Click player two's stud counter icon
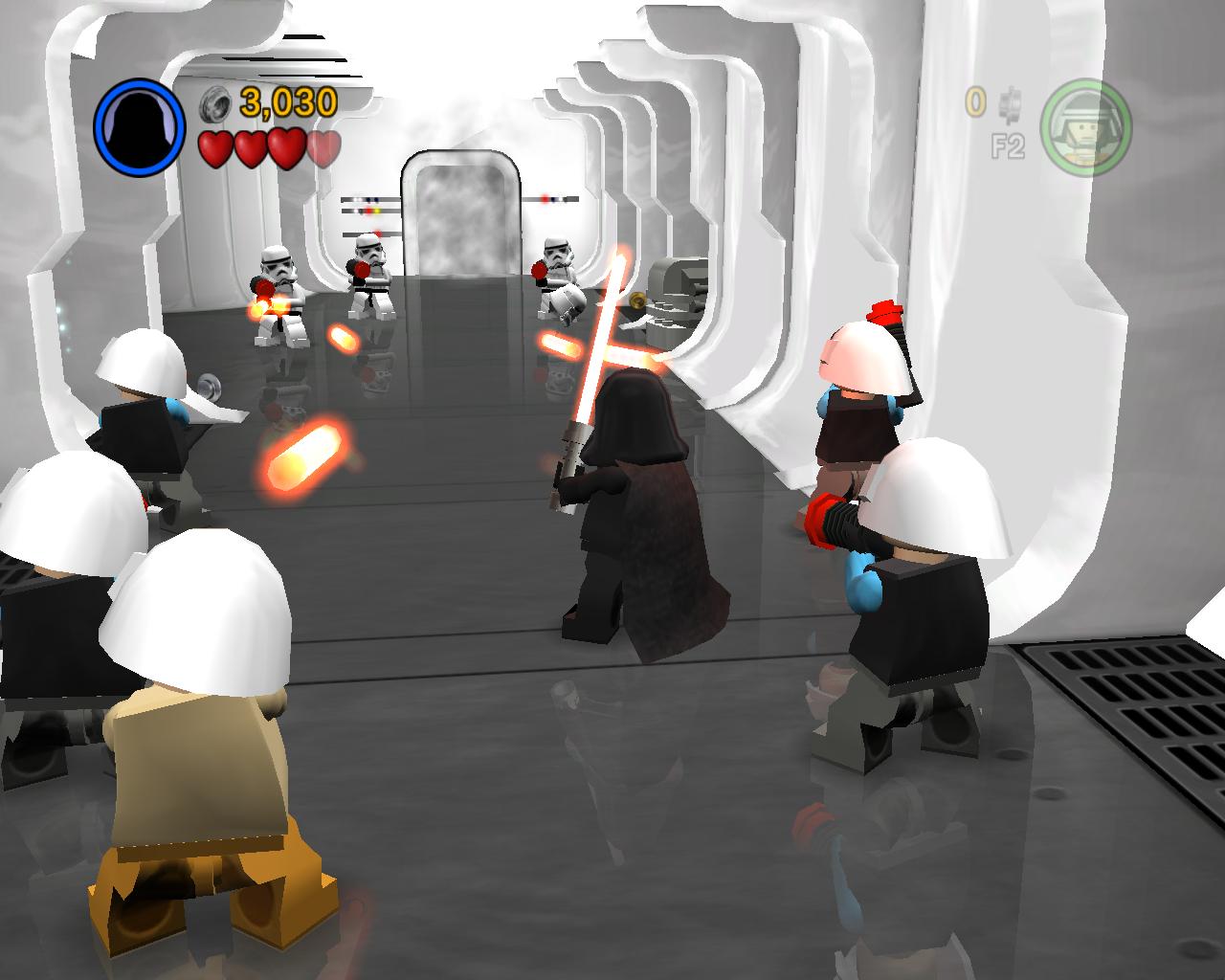Viewport: 1225px width, 980px height. tap(1010, 105)
